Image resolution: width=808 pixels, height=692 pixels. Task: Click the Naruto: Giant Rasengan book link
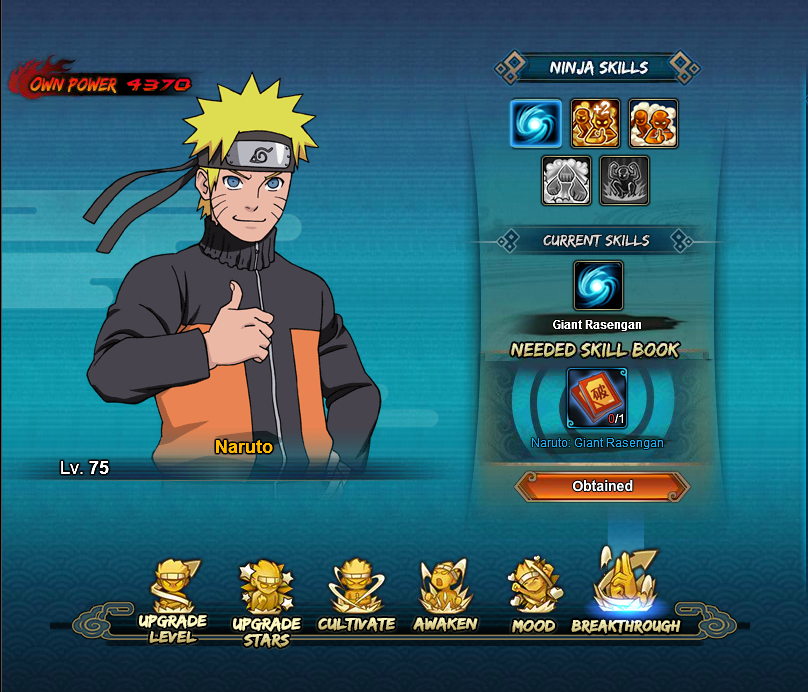pyautogui.click(x=597, y=443)
